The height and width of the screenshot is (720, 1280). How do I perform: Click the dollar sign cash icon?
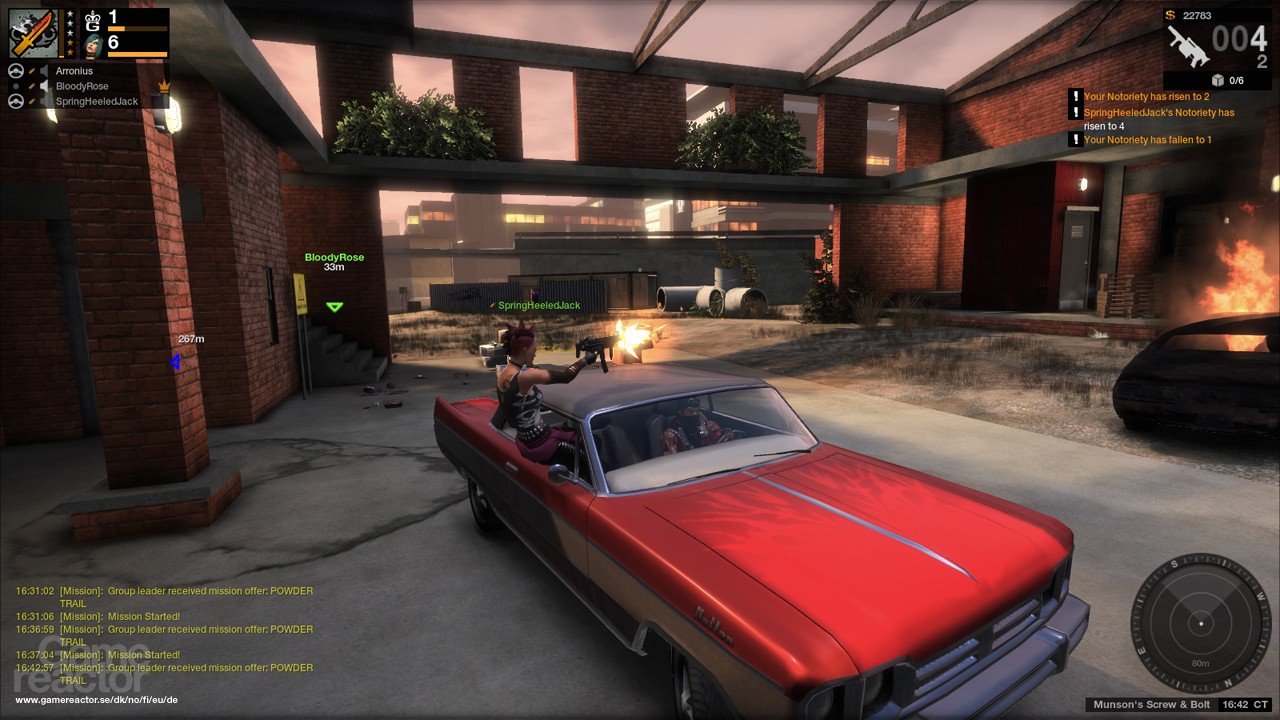click(x=1170, y=16)
